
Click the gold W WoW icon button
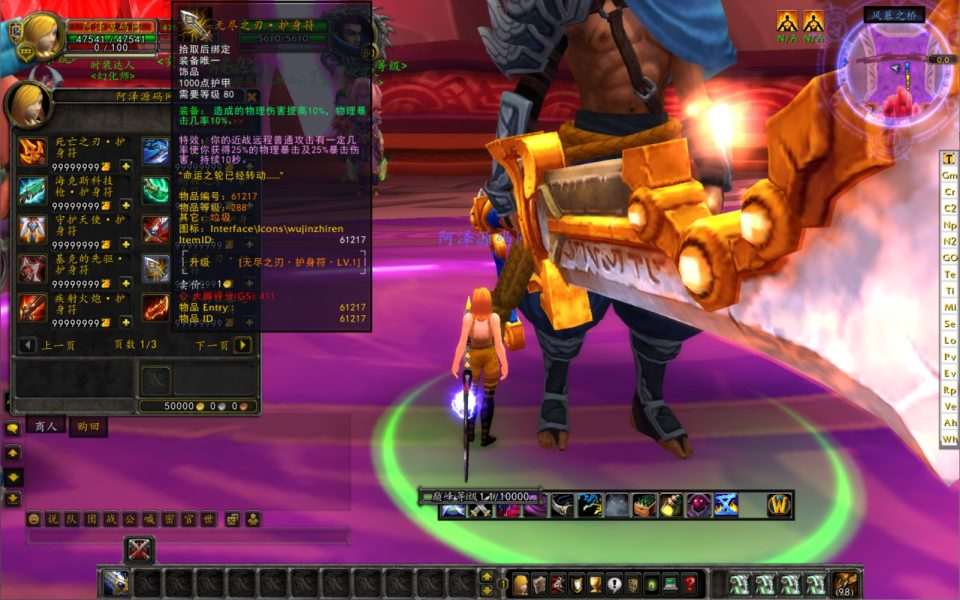(779, 505)
